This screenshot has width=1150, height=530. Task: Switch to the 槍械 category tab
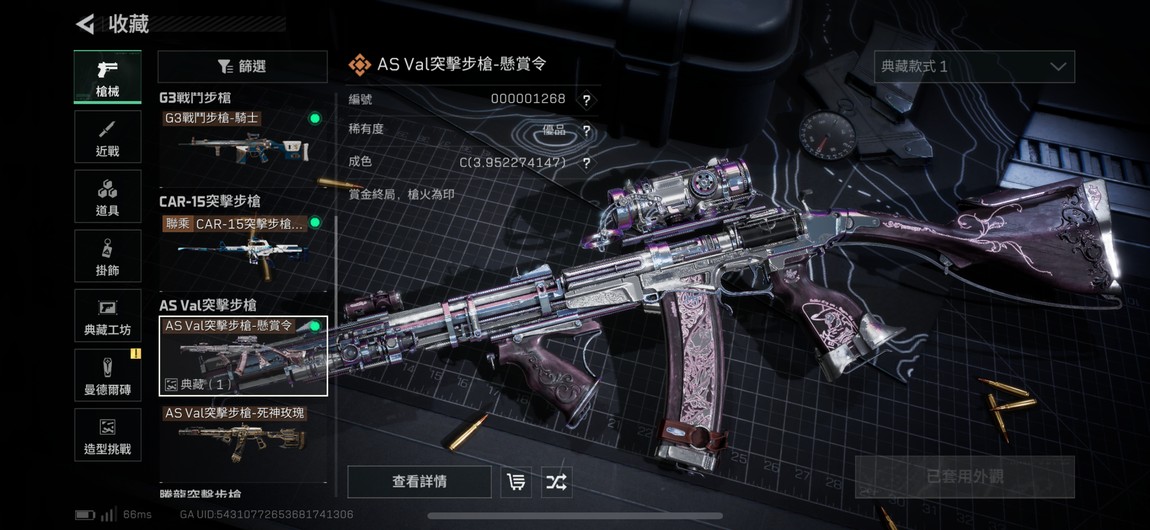[x=107, y=78]
